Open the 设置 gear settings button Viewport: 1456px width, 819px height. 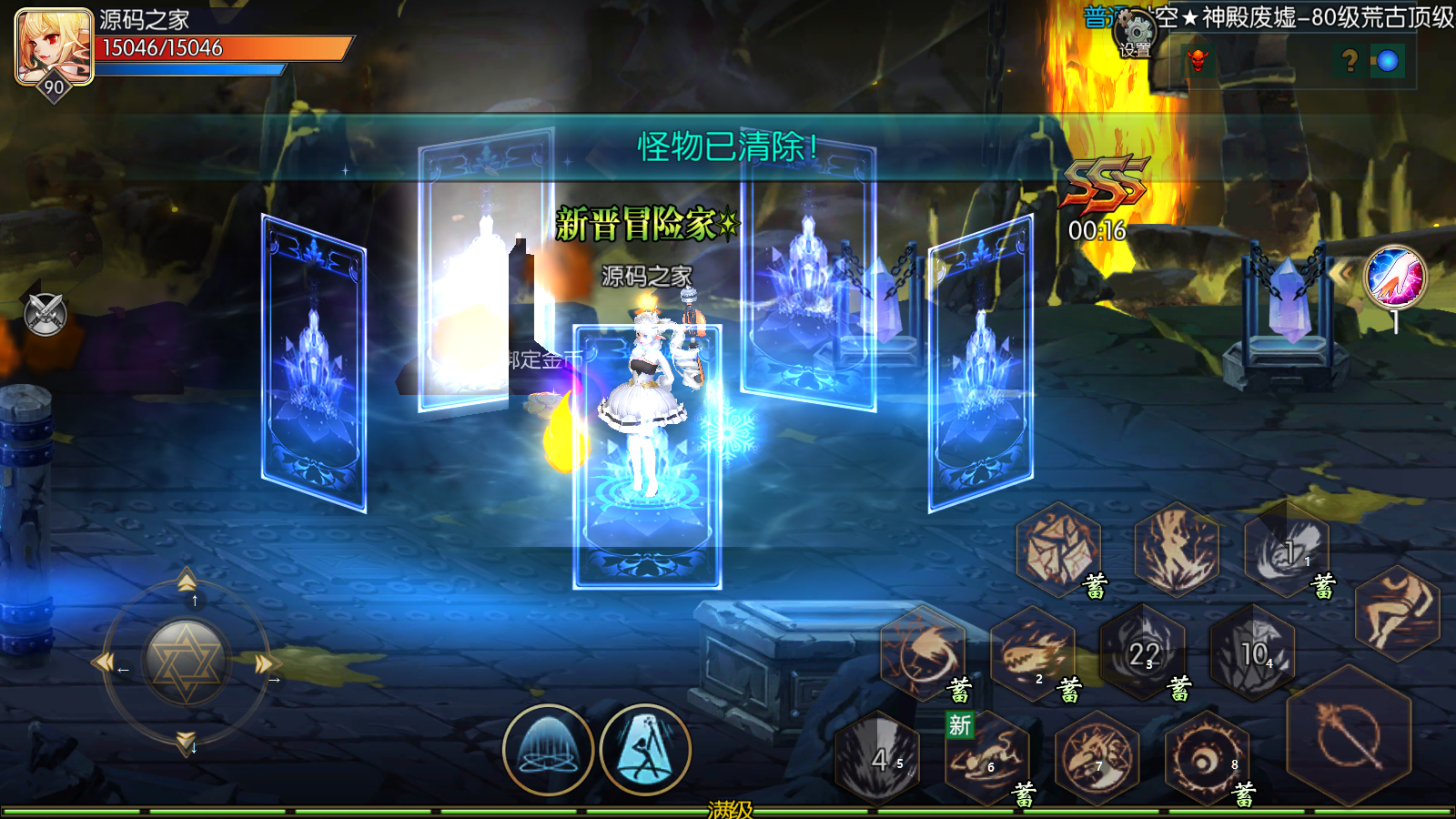[x=1135, y=35]
